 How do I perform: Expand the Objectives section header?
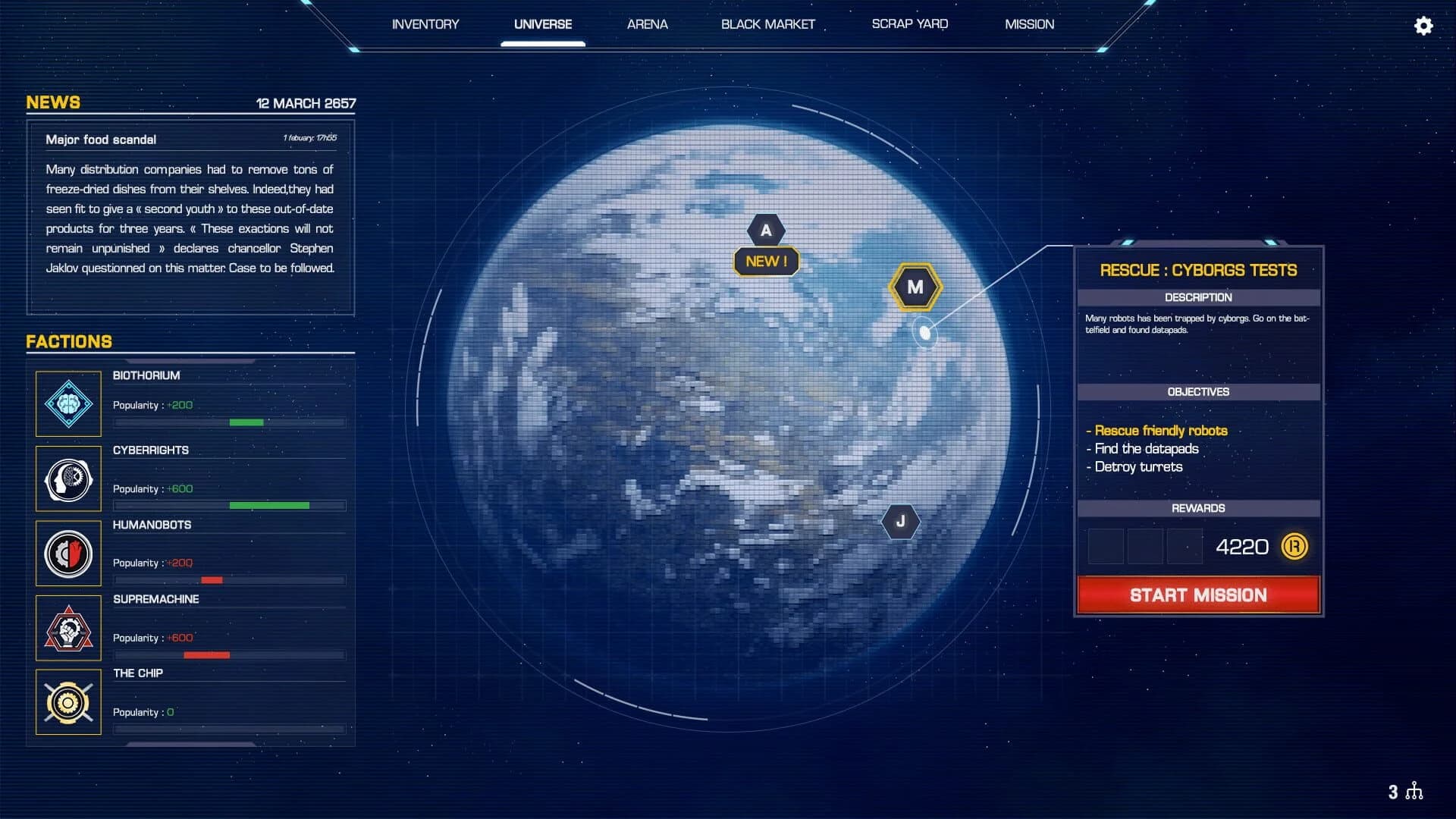coord(1198,391)
